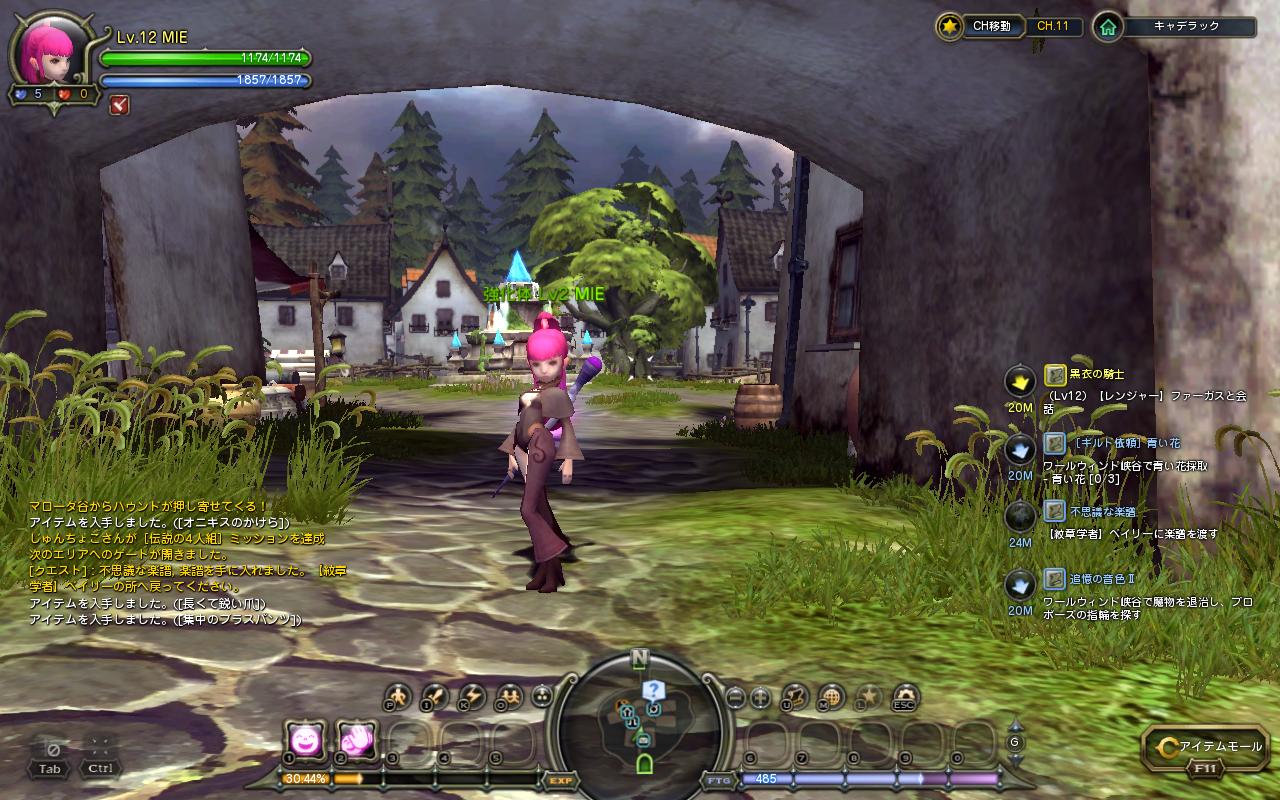This screenshot has height=800, width=1280.
Task: Click the yellow arrow quest direction icon
Action: click(x=1020, y=381)
